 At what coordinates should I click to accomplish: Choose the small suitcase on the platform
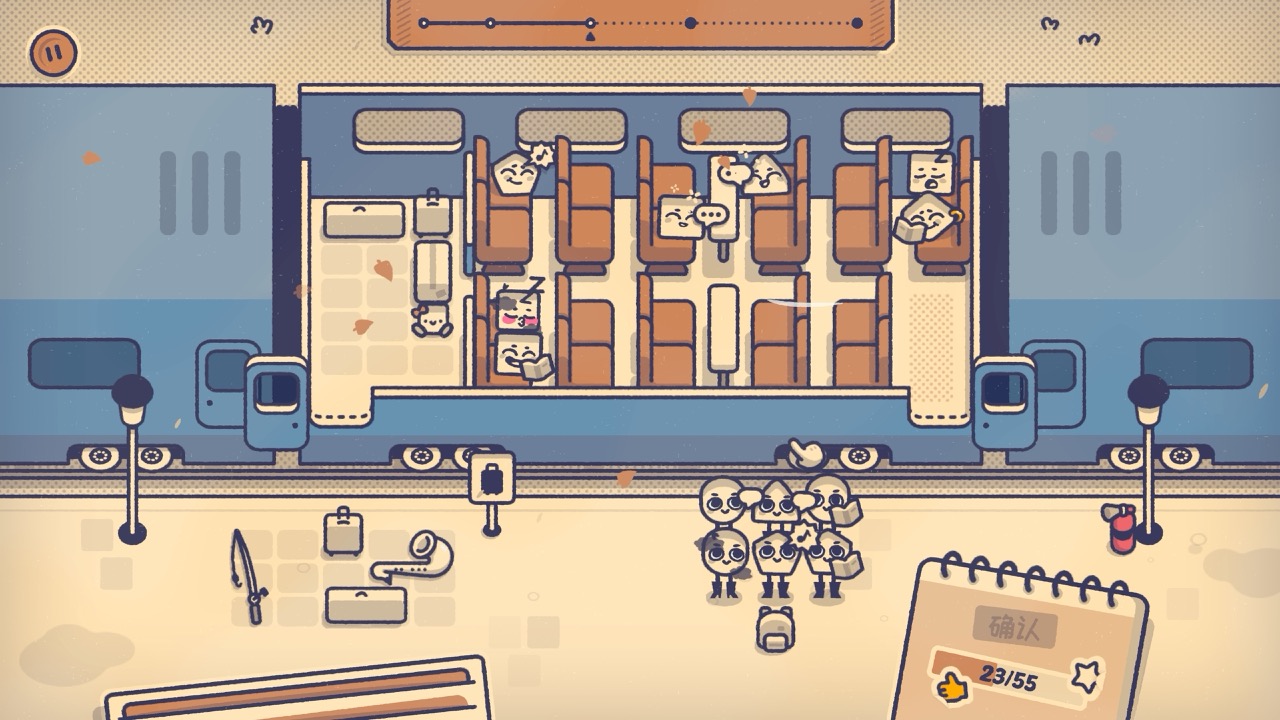[342, 531]
